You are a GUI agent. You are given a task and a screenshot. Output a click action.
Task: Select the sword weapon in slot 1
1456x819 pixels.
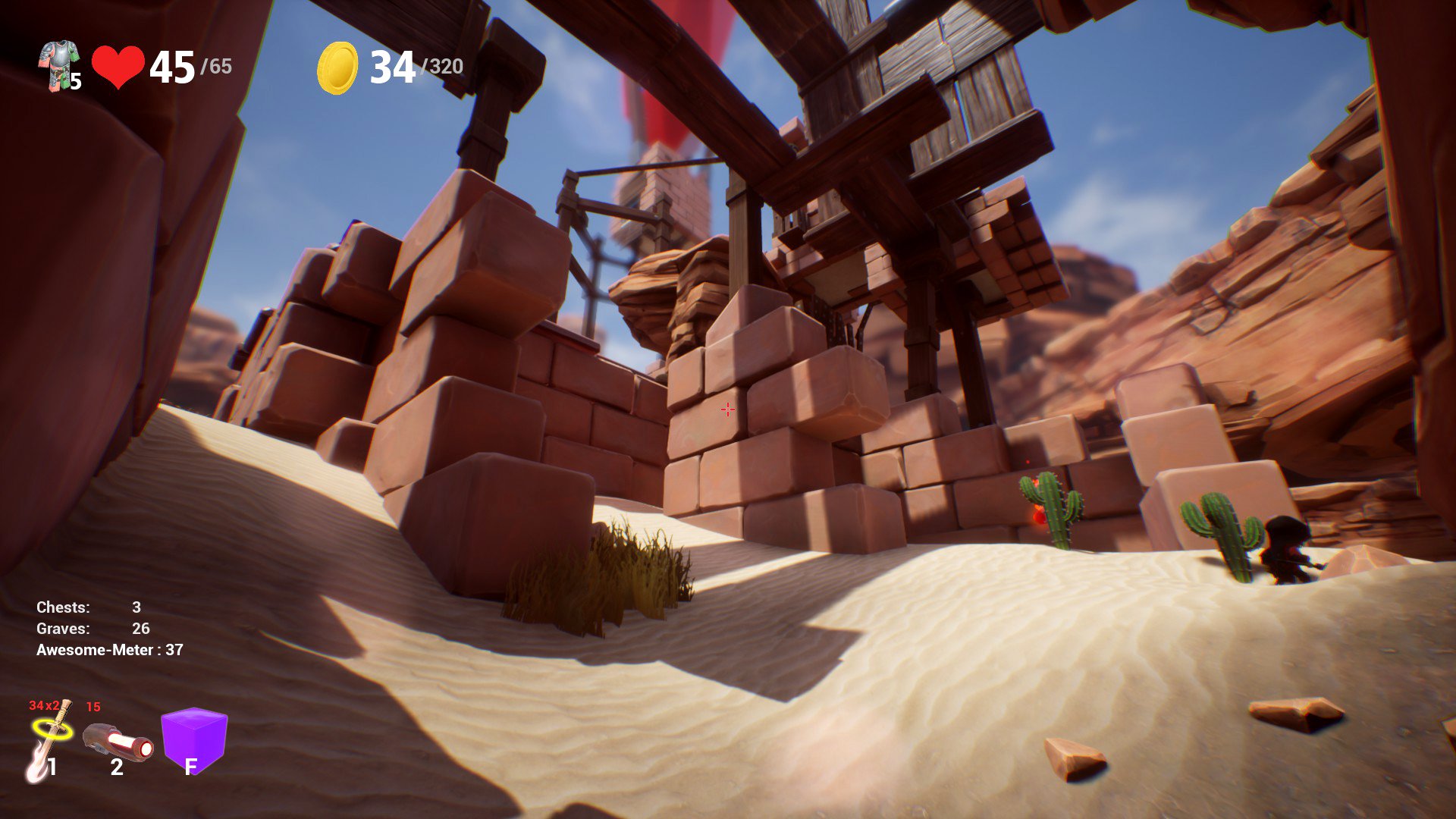50,741
